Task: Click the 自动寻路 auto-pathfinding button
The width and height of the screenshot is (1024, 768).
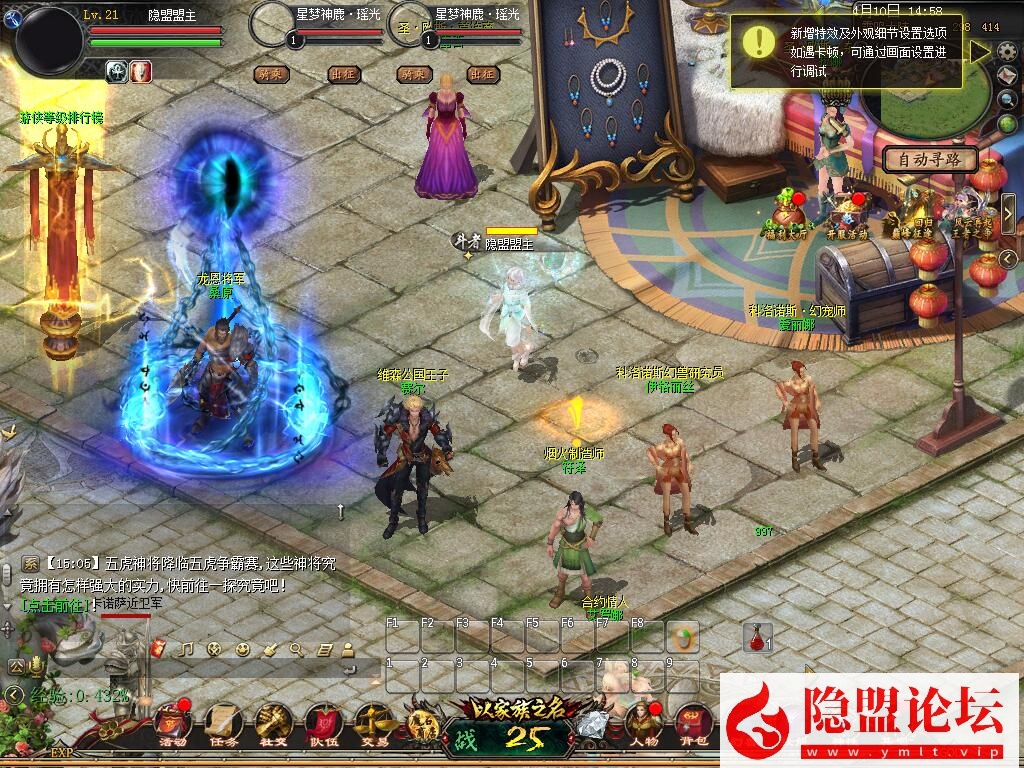Action: click(928, 159)
